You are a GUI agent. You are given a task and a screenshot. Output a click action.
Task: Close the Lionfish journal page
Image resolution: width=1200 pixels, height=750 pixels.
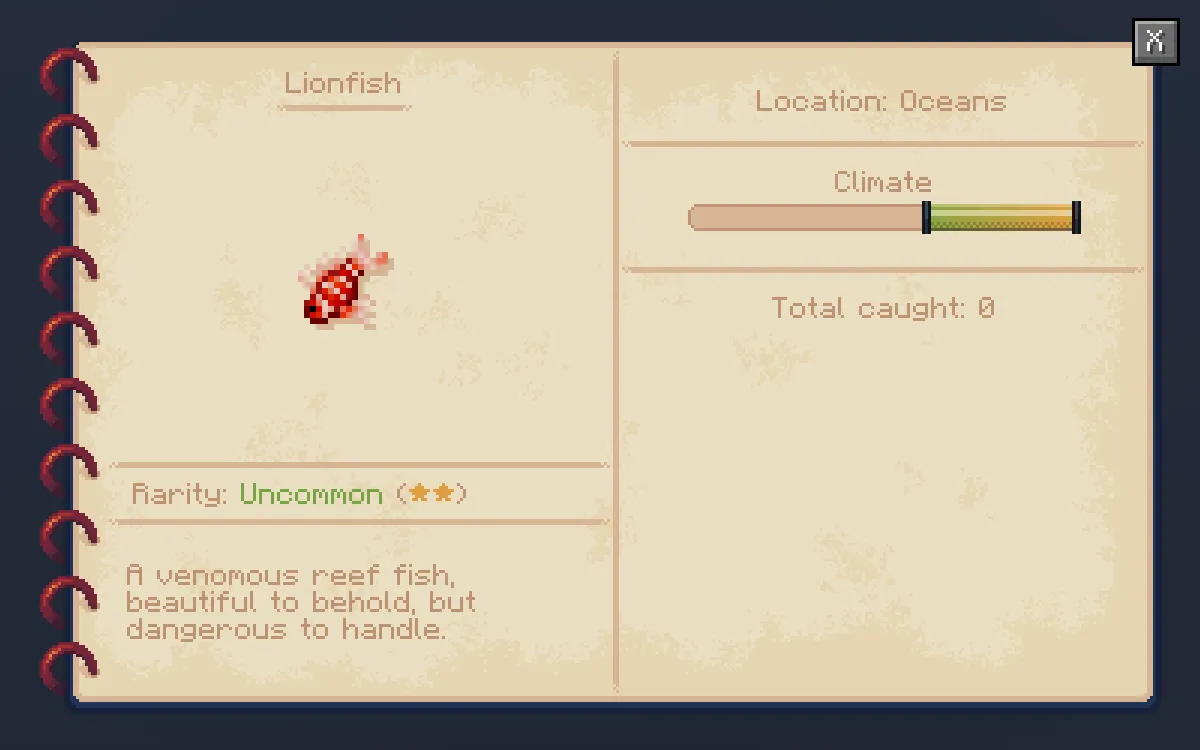(x=1155, y=42)
